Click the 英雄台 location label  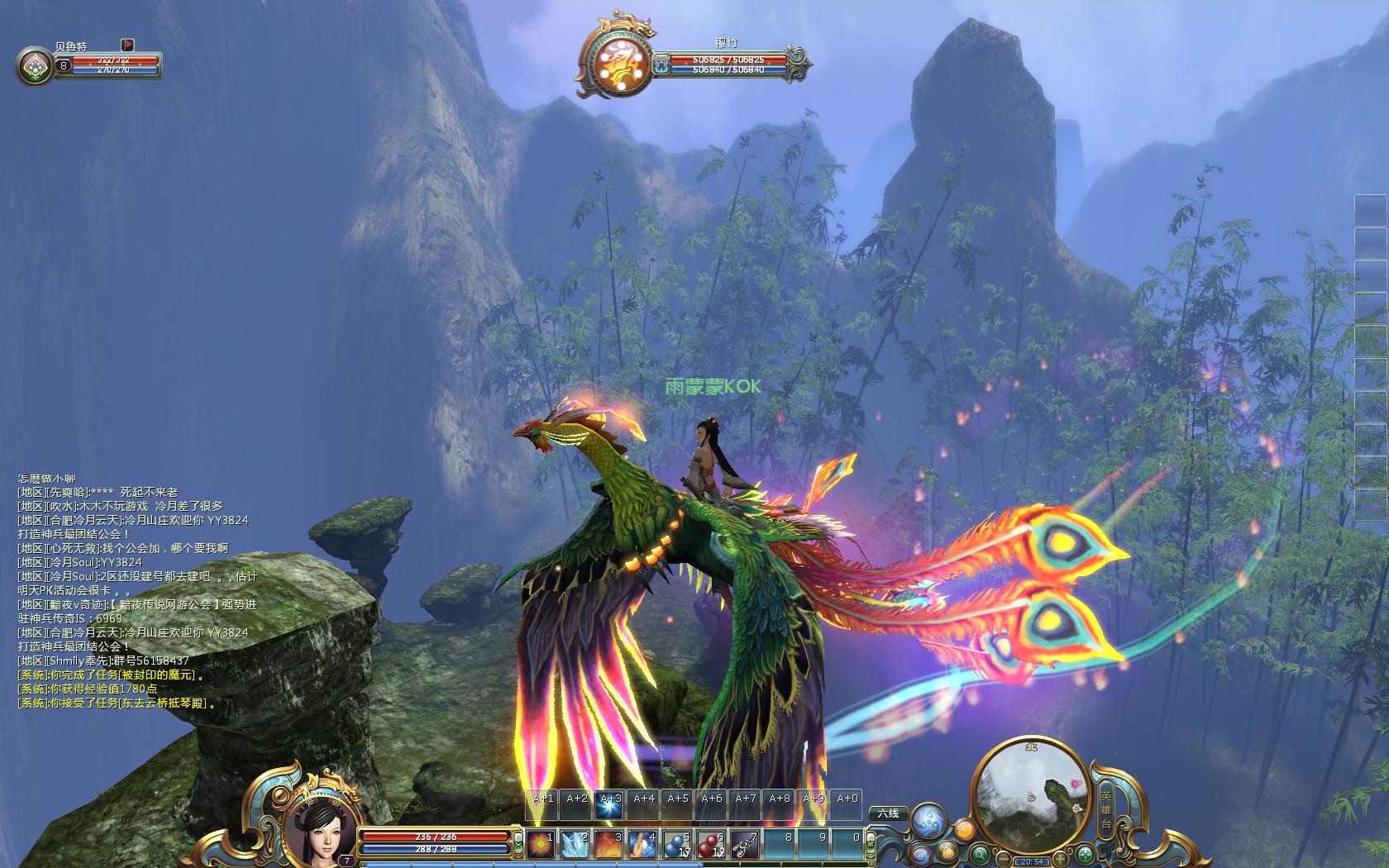[1106, 808]
